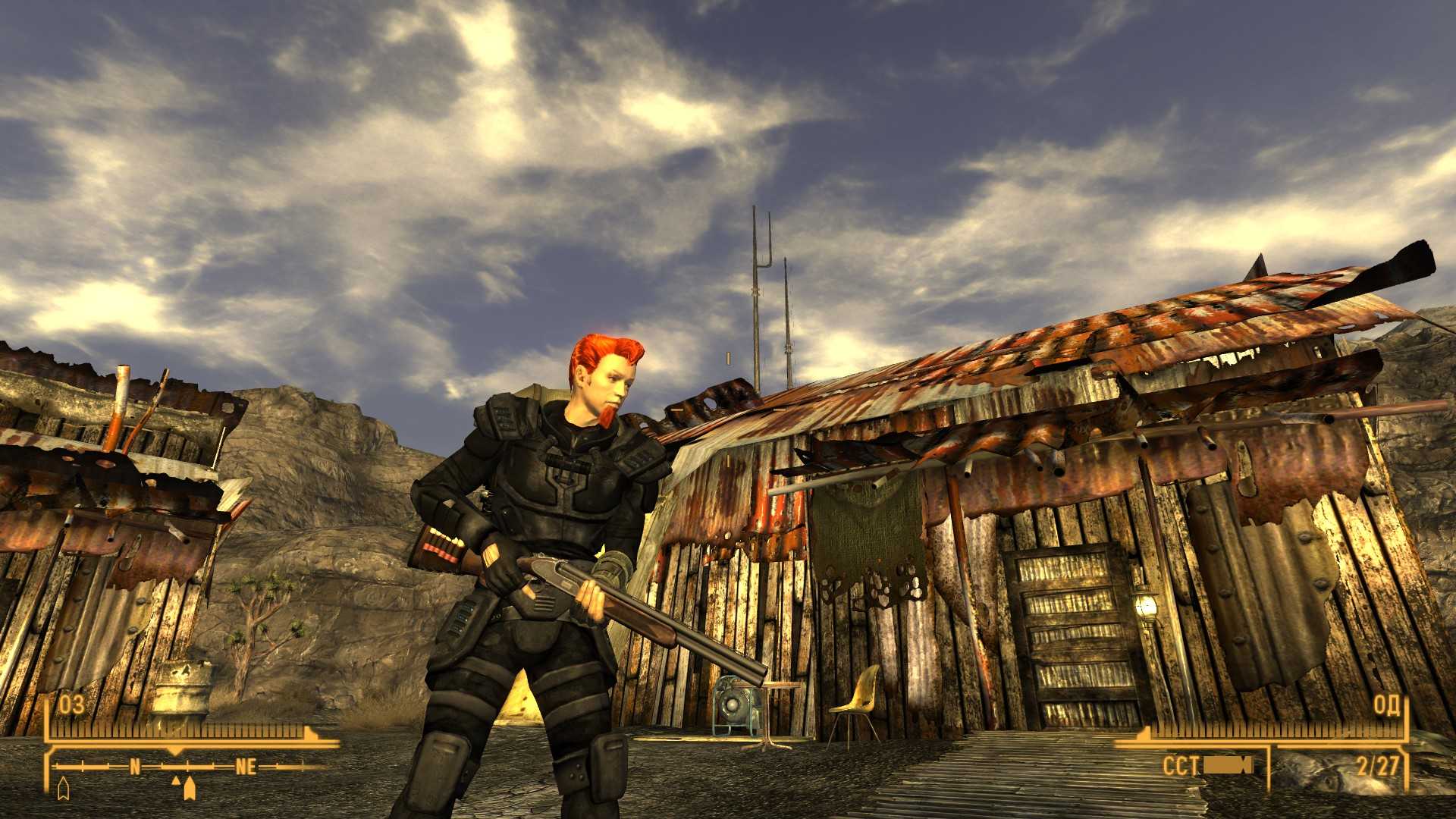This screenshot has width=1456, height=819.
Task: Click the compass strip showing N and NE
Action: click(190, 767)
